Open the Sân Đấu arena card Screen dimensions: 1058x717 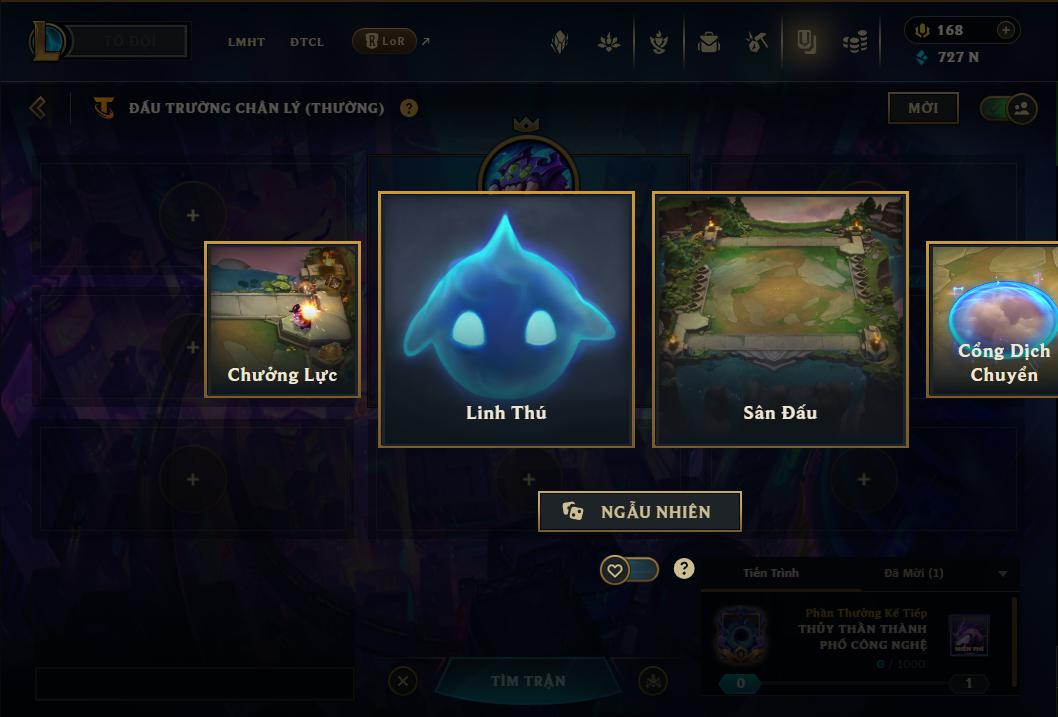tap(780, 319)
